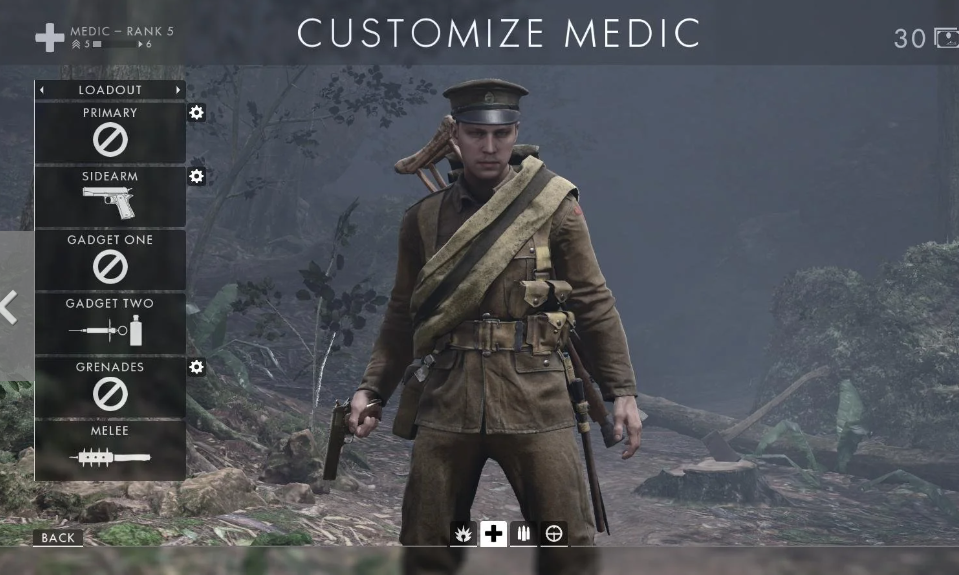Choose the Gadget Two syringe slot
Screen dimensions: 959x575
tap(110, 323)
